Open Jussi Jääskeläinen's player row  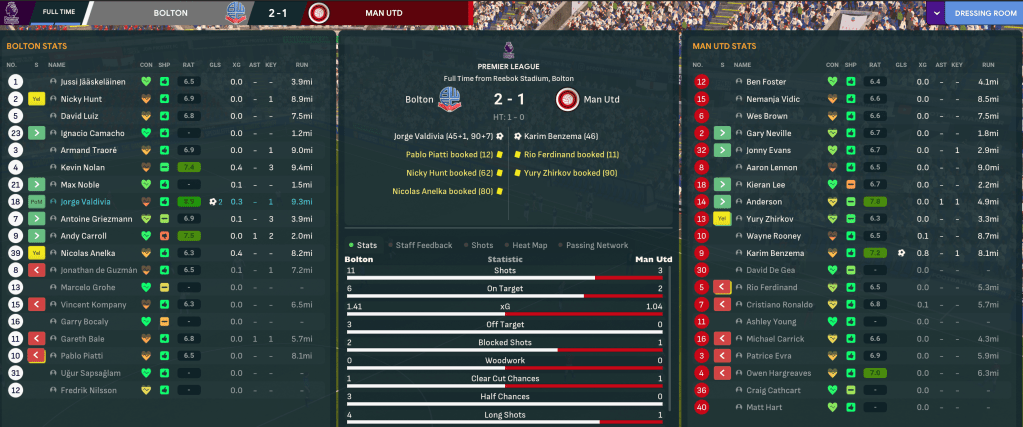100,82
